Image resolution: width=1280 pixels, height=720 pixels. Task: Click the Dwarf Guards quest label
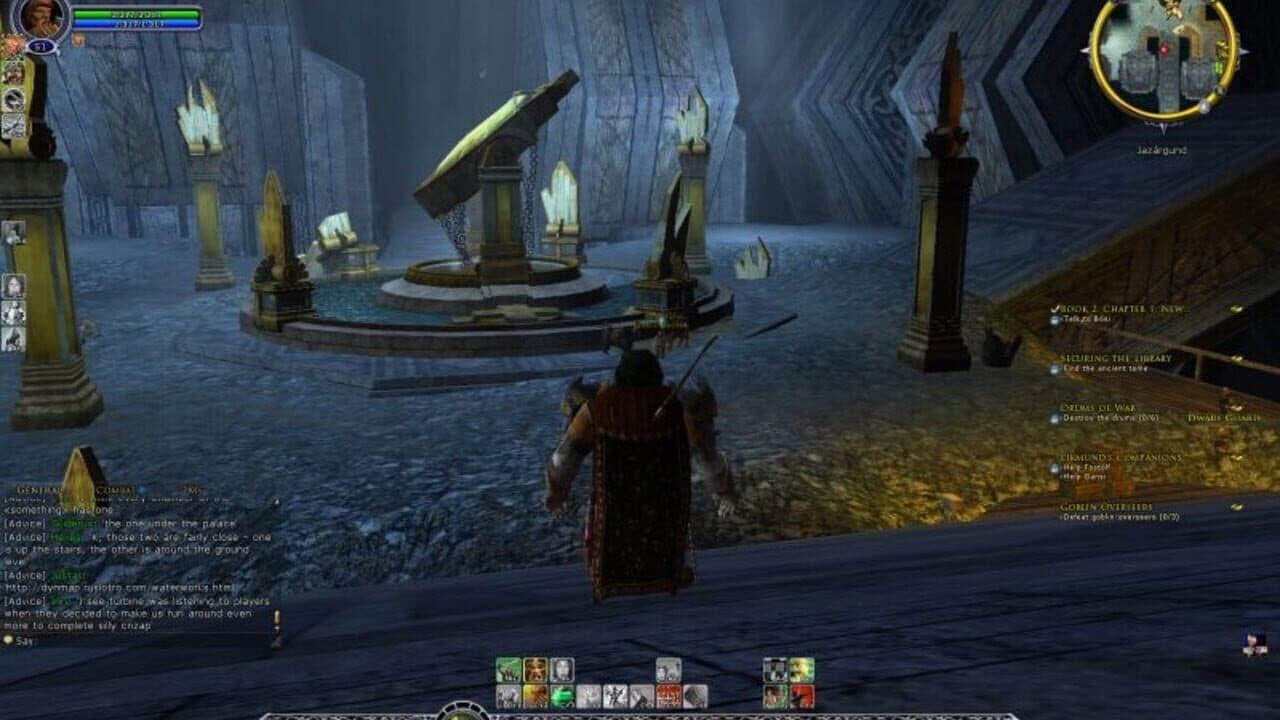point(1223,419)
